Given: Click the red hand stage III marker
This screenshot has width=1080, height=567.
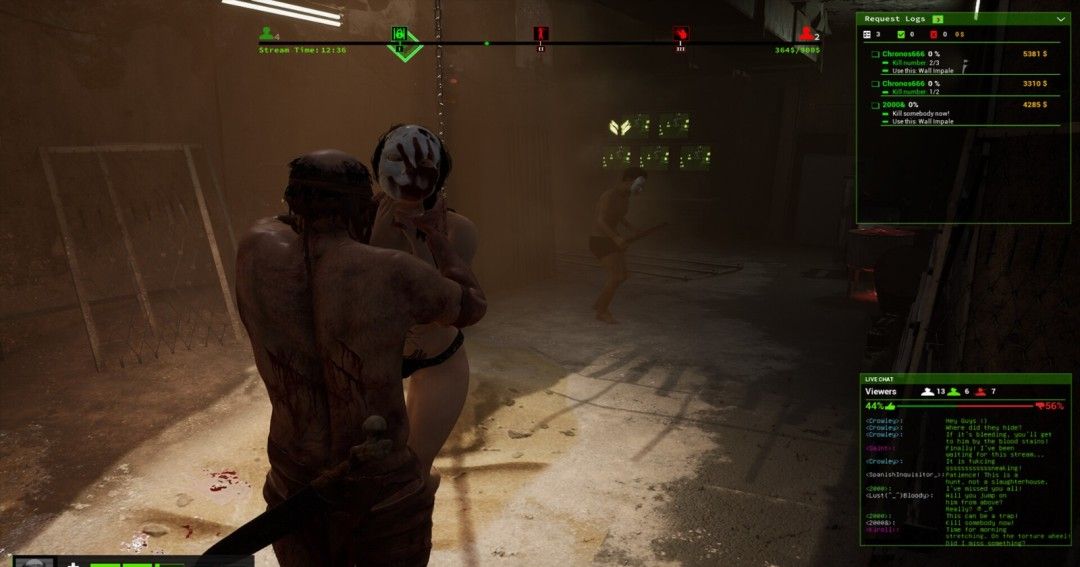Looking at the screenshot, I should pyautogui.click(x=681, y=35).
